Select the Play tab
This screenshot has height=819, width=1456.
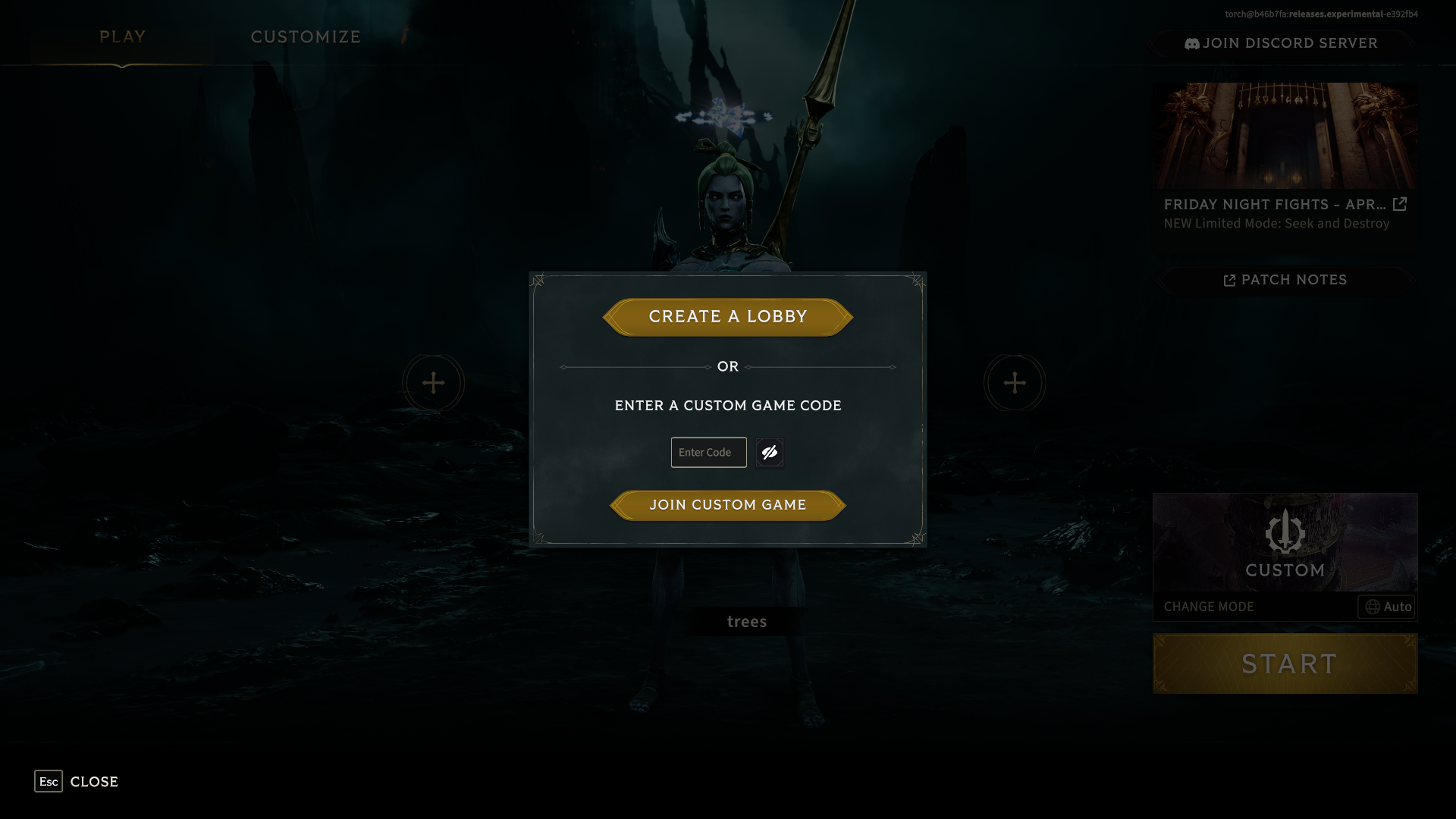(122, 37)
